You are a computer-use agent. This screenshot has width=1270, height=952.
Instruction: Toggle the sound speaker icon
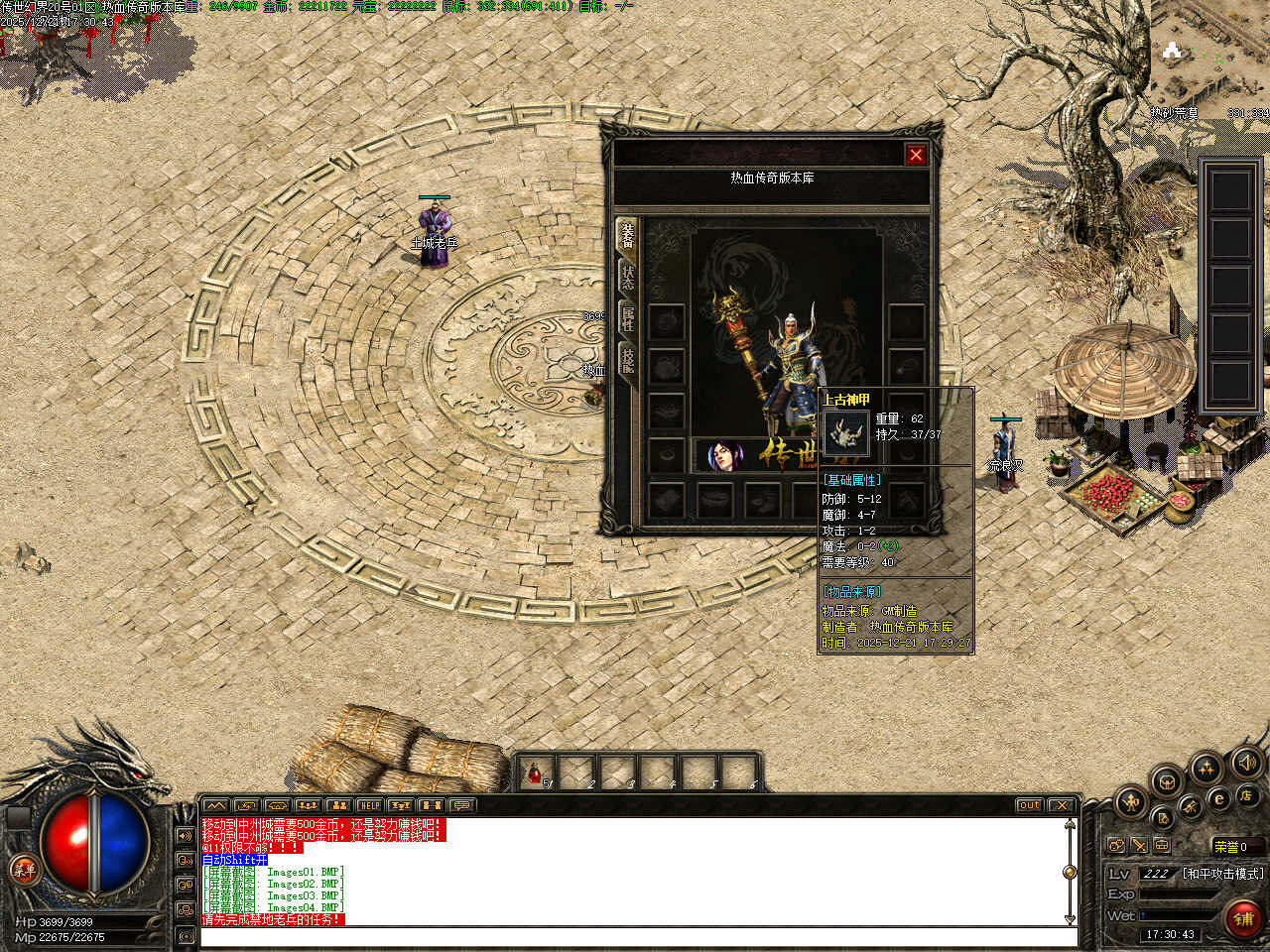click(x=1245, y=763)
